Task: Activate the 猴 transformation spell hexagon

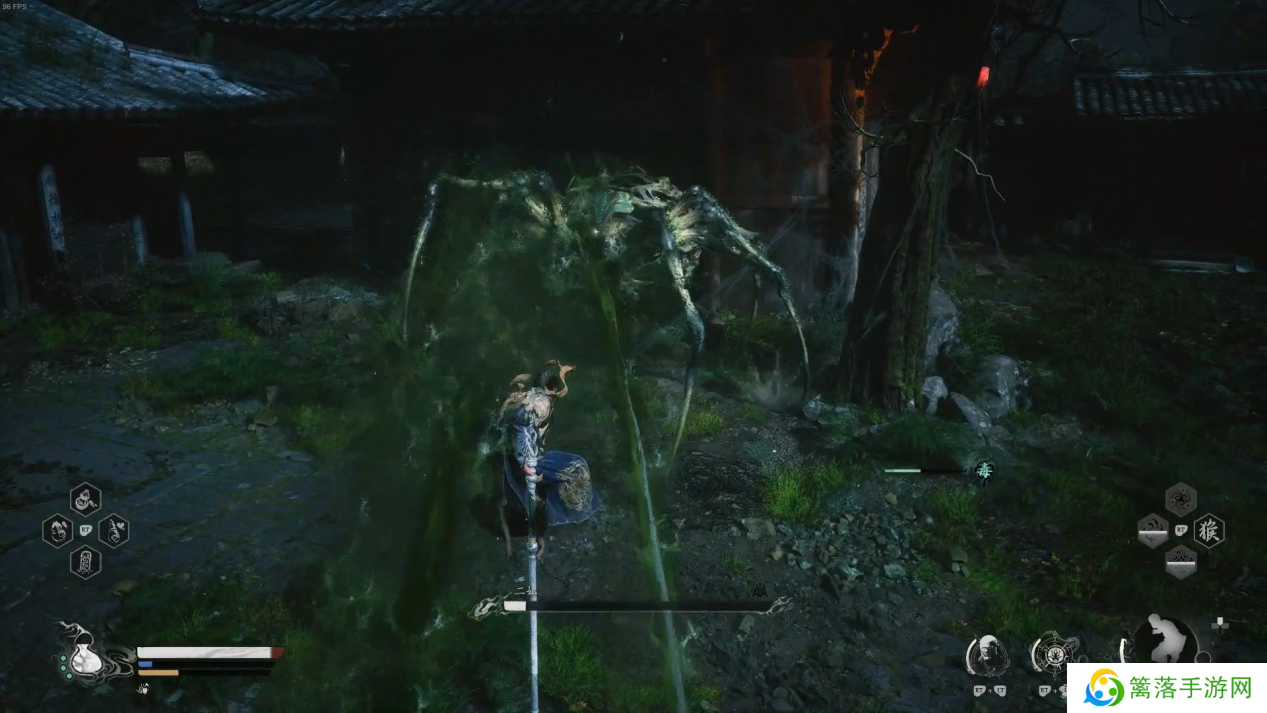Action: coord(1209,531)
